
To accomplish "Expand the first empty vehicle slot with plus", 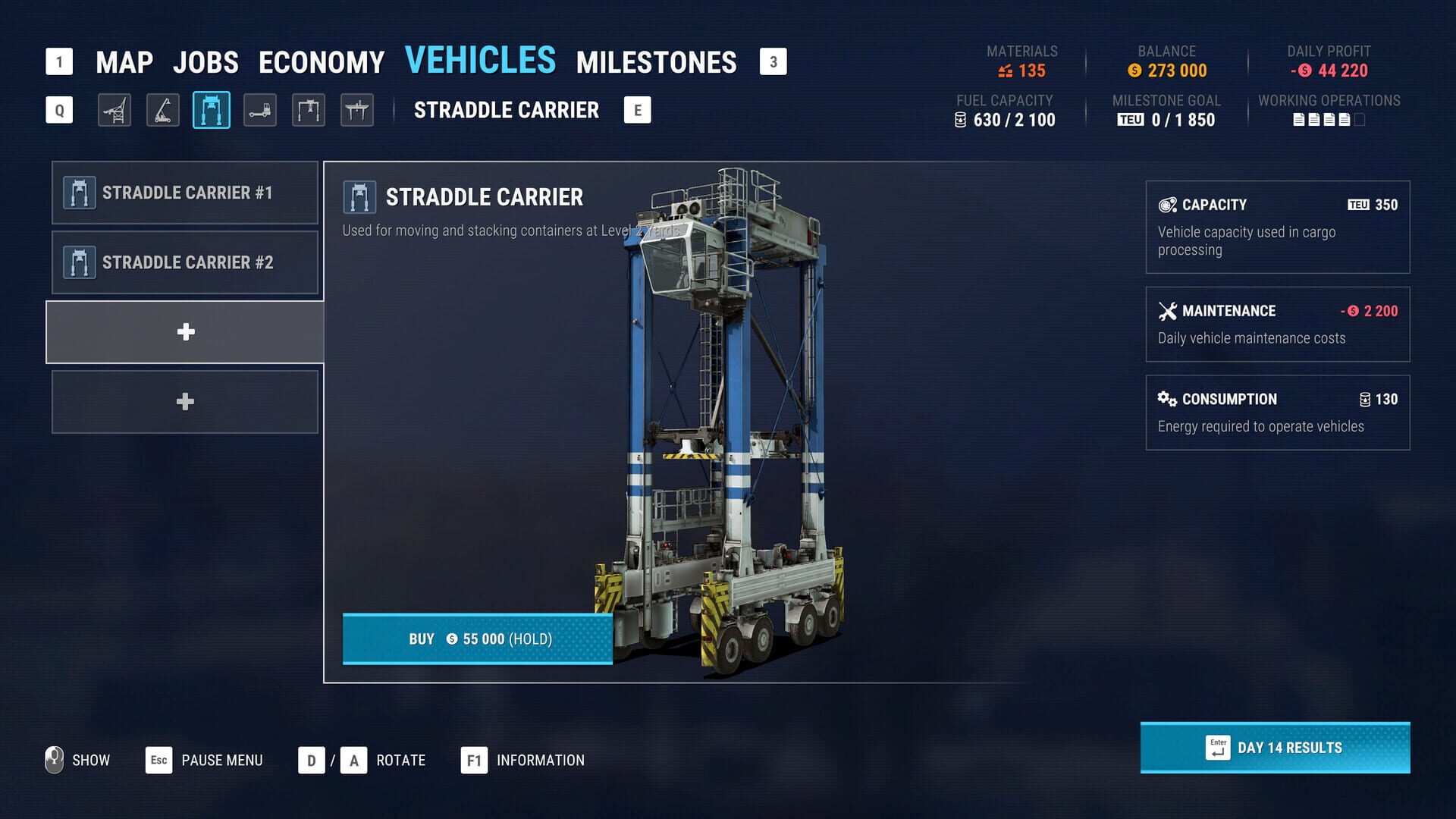I will point(184,331).
